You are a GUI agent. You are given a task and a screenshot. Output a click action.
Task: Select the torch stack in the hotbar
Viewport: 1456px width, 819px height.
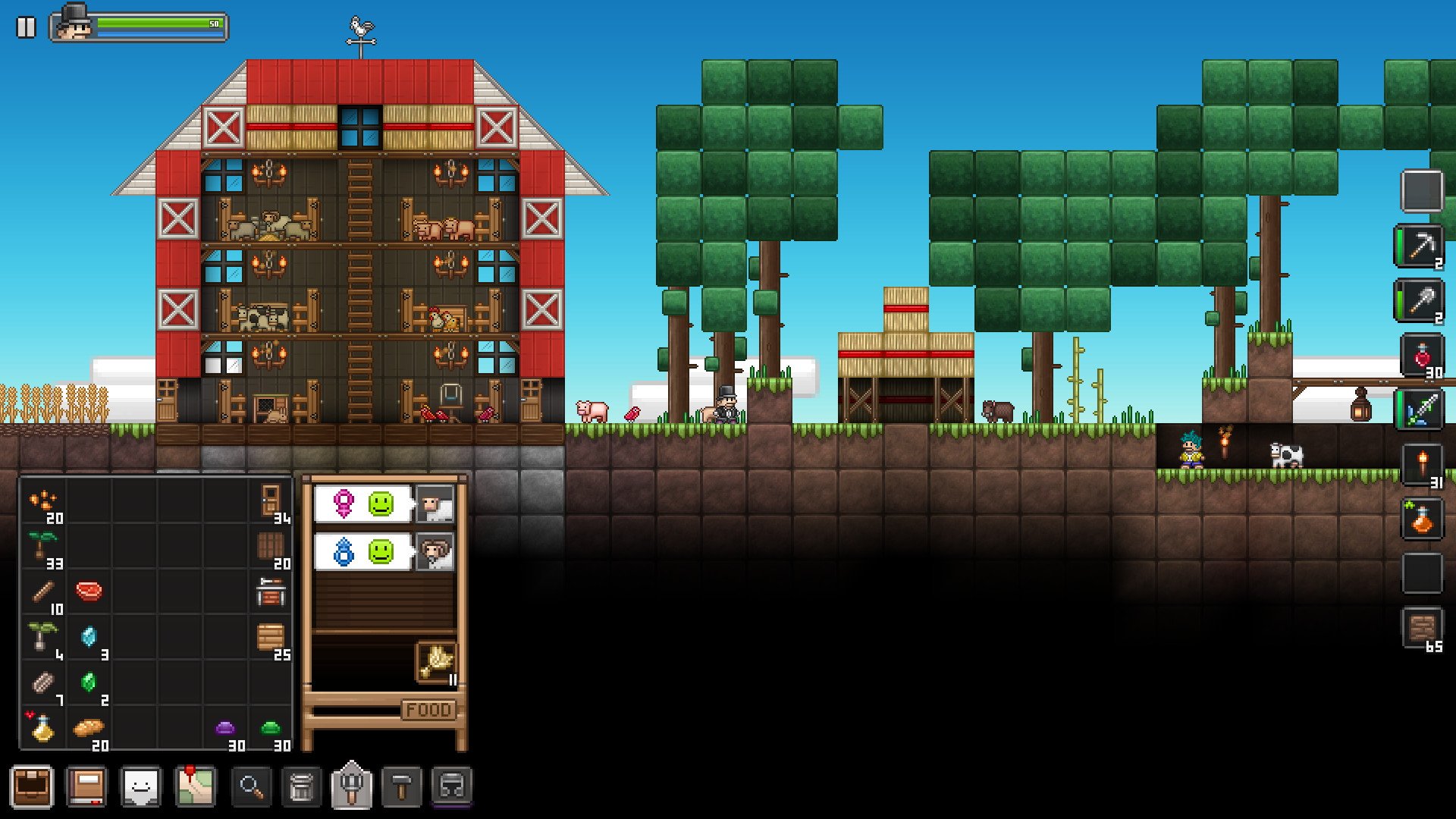tap(1421, 466)
